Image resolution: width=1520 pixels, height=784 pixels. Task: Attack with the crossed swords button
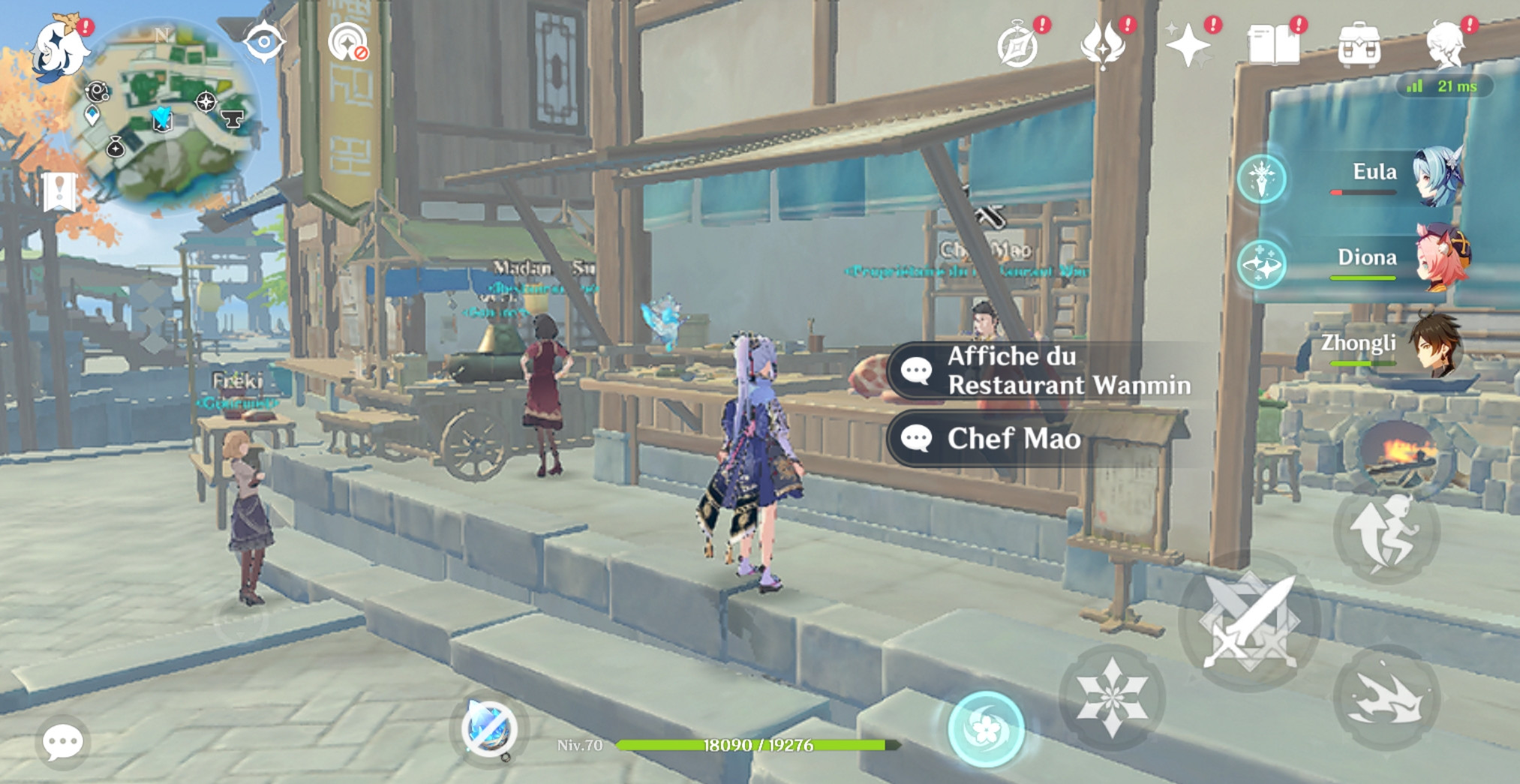[x=1249, y=620]
